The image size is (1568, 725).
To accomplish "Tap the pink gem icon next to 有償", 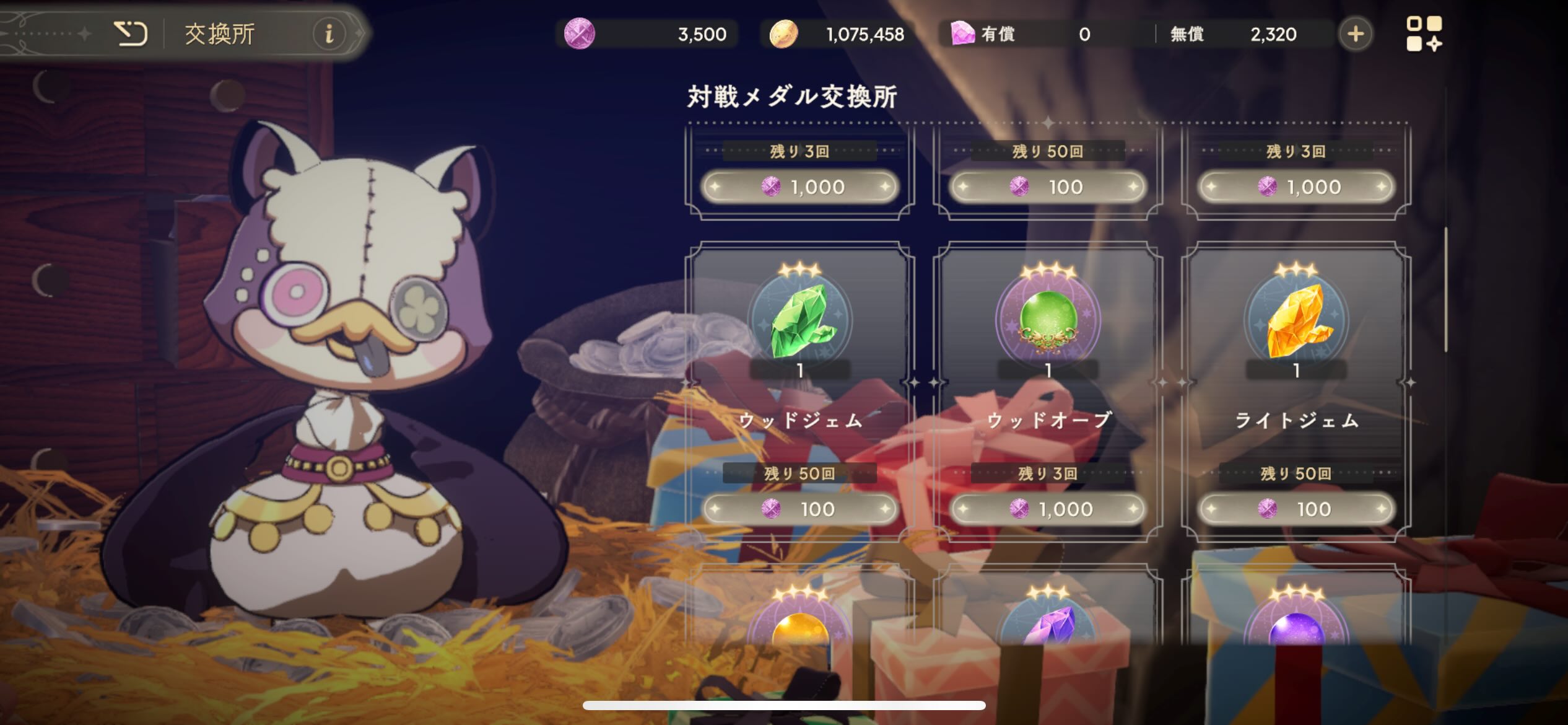I will [x=962, y=34].
